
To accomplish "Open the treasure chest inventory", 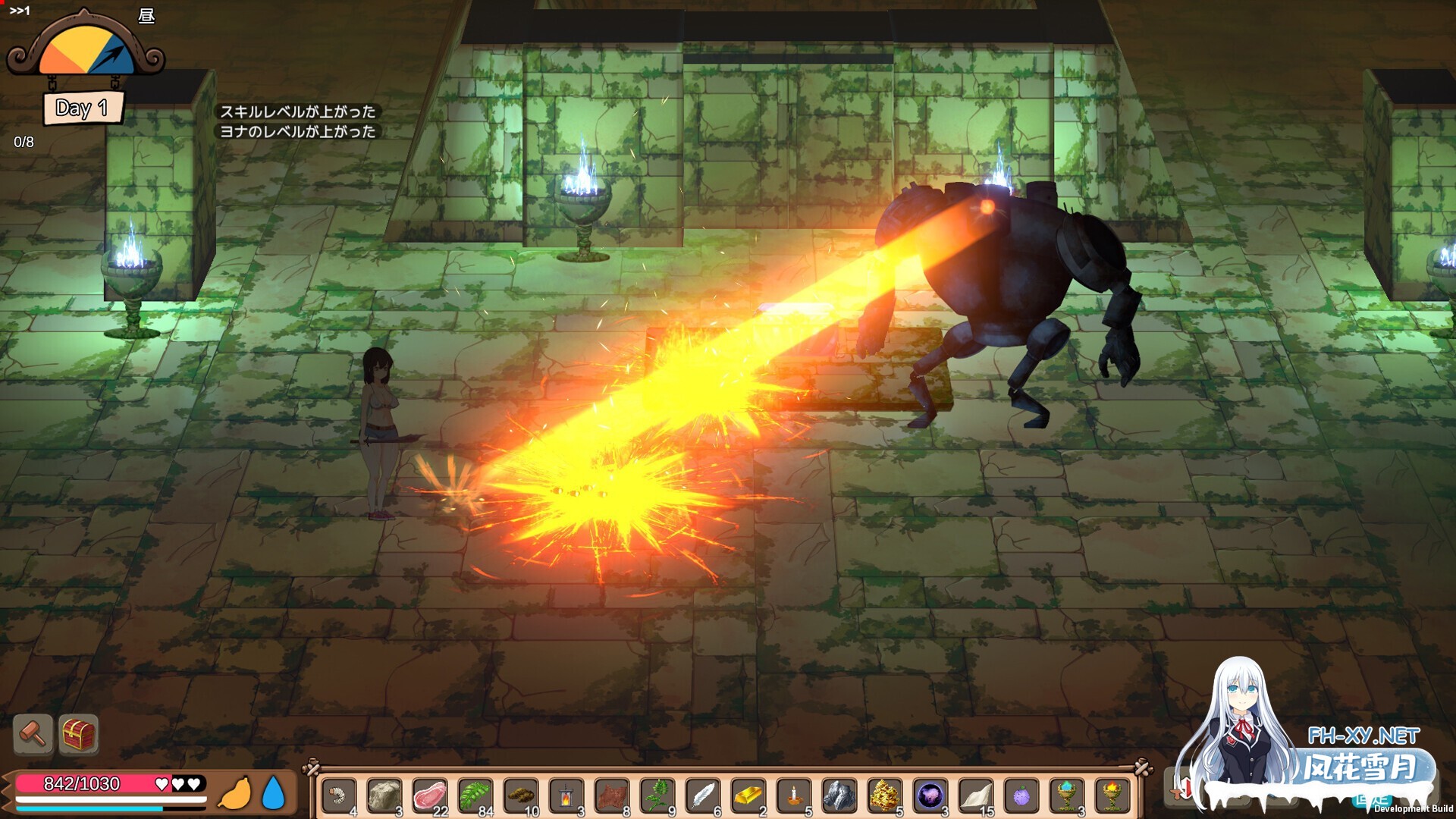I will (79, 733).
